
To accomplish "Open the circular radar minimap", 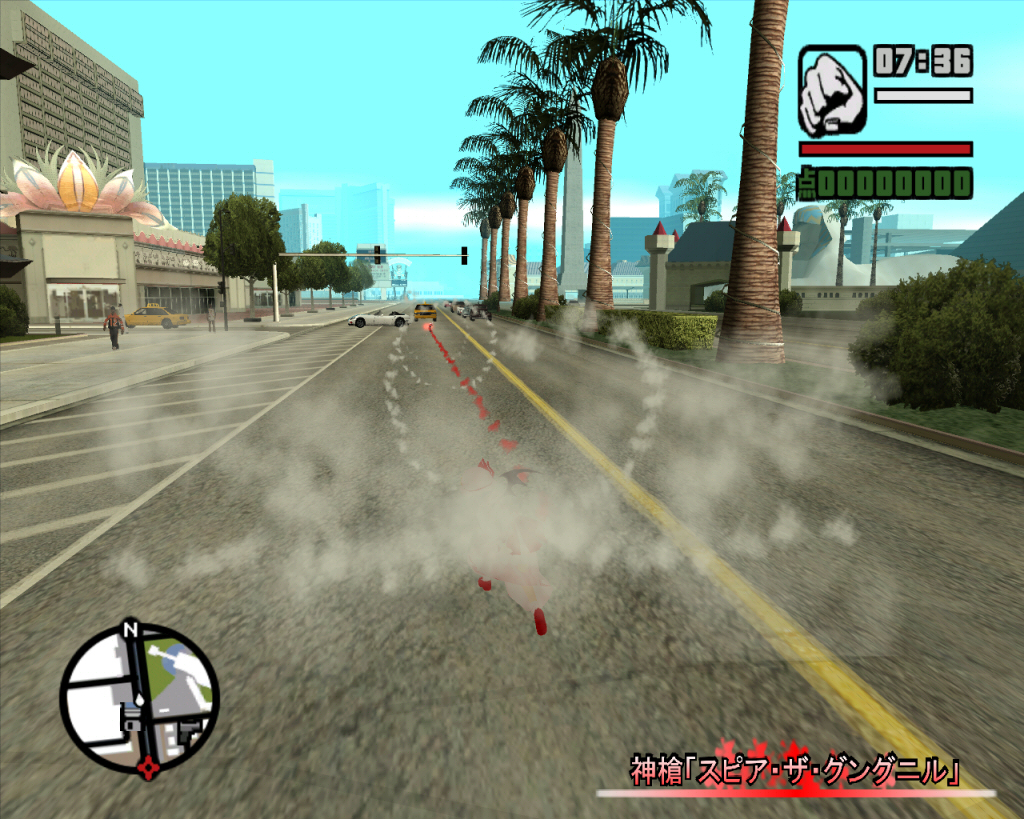I will [139, 699].
